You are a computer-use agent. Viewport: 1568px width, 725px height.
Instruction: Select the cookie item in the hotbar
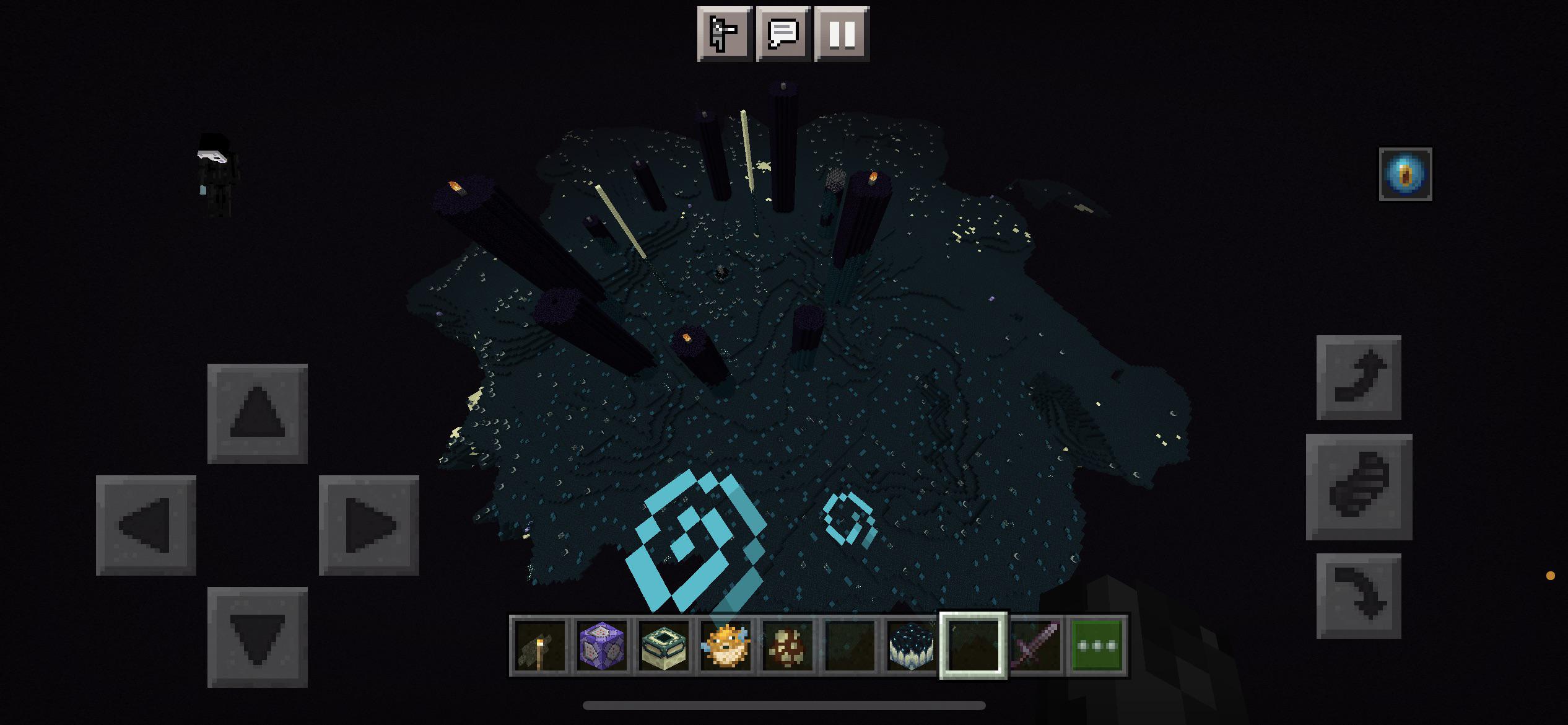(x=788, y=644)
